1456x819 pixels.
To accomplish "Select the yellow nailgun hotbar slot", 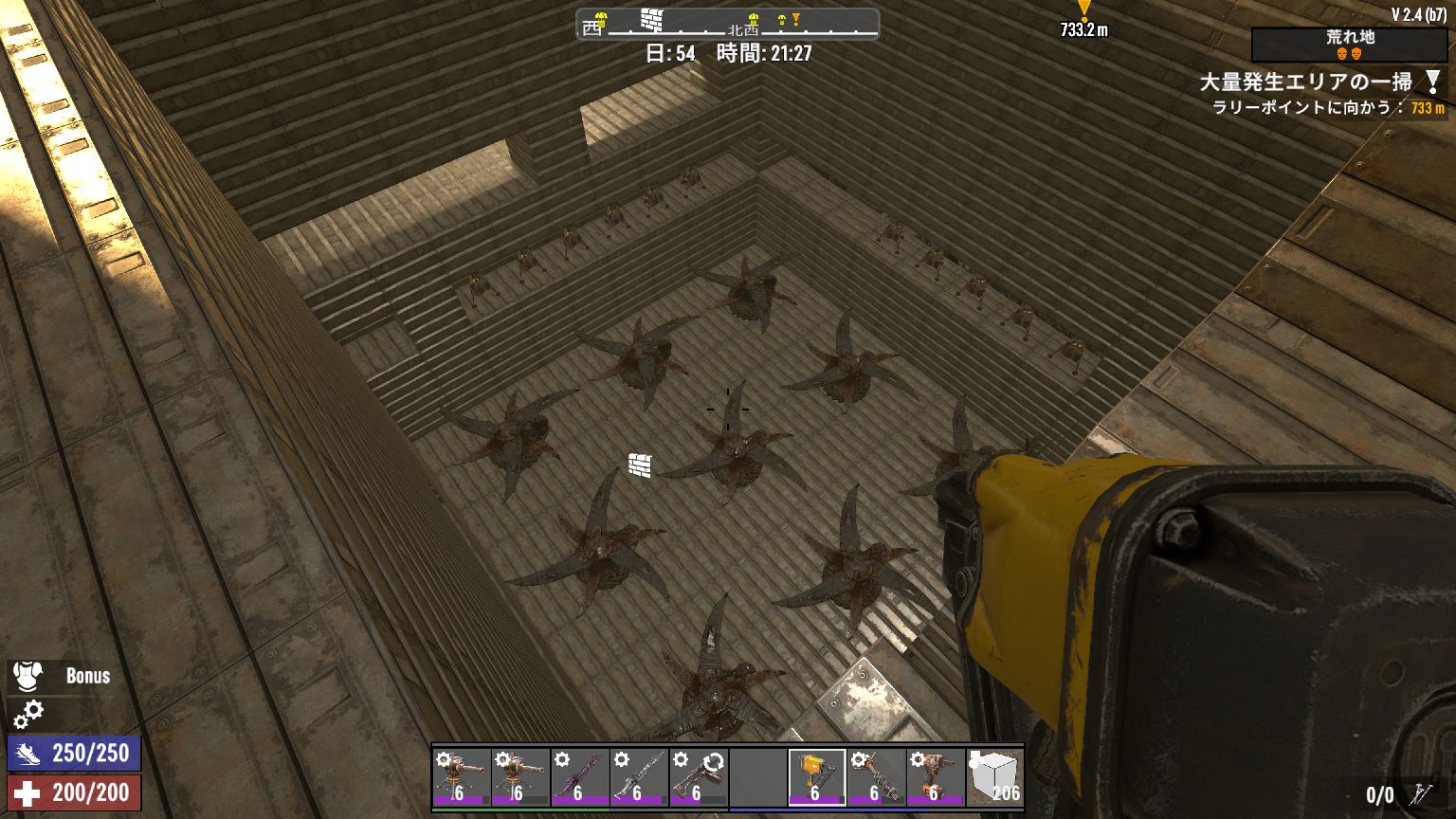I will point(816,777).
